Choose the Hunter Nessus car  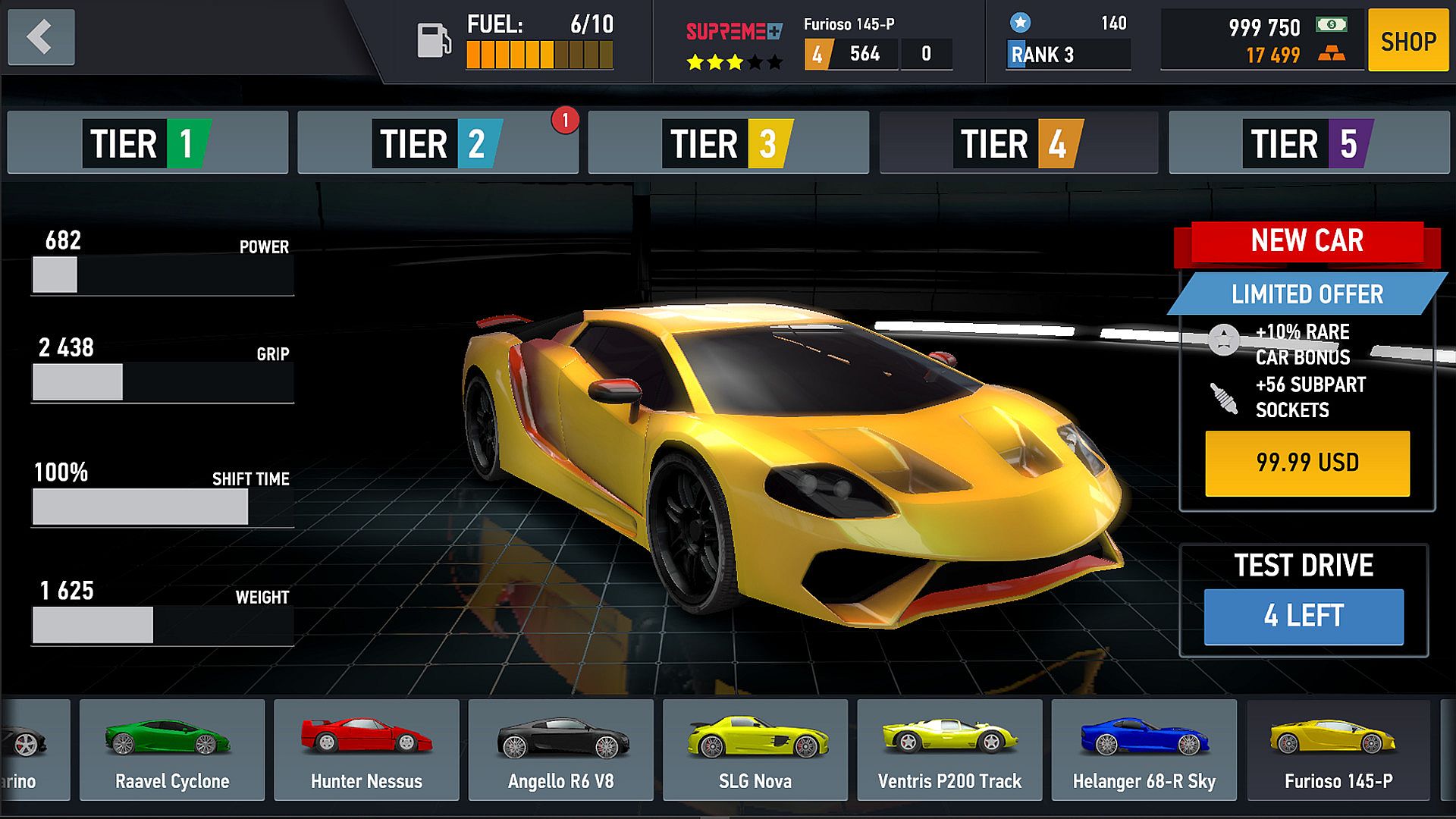pos(366,749)
